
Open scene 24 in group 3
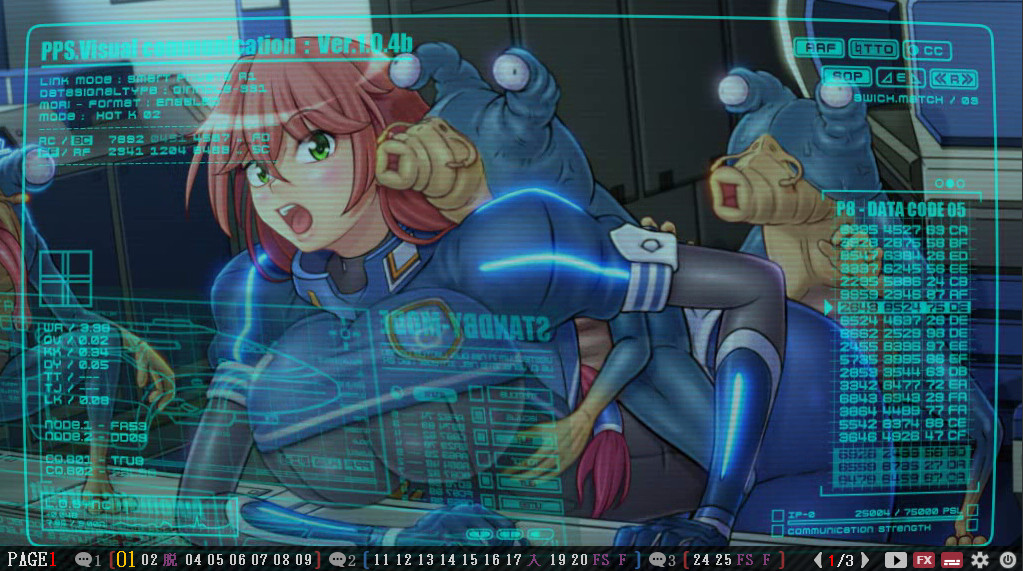point(701,560)
